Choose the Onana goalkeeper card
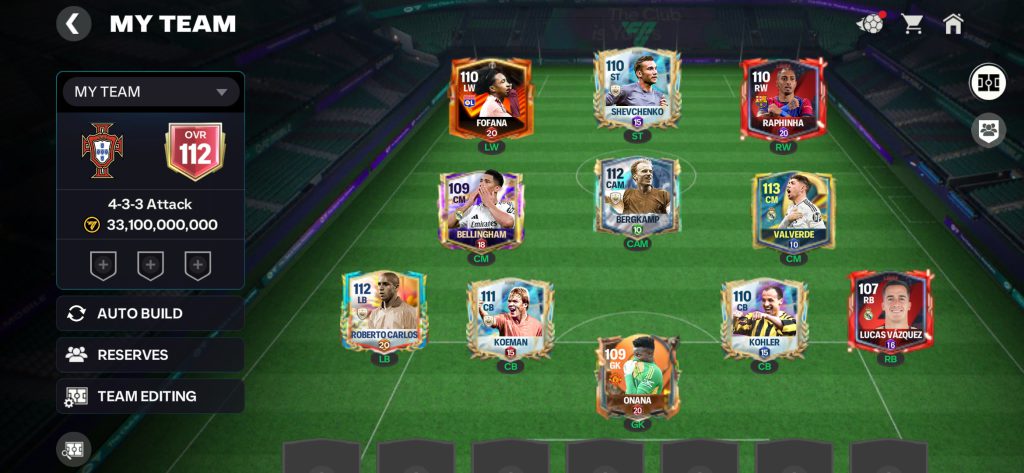Screen dimensions: 1024x473 pos(637,376)
